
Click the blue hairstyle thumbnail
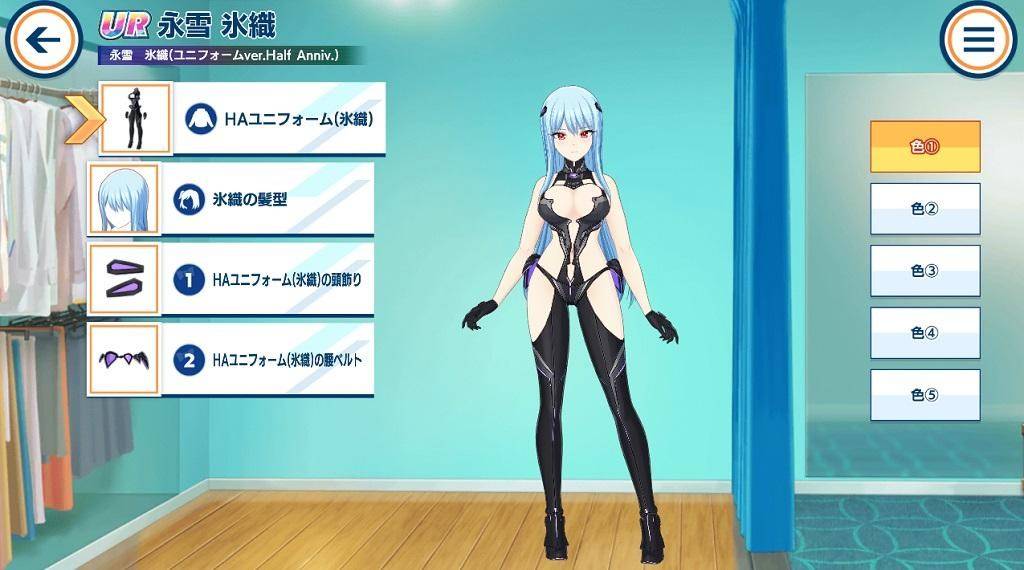124,199
